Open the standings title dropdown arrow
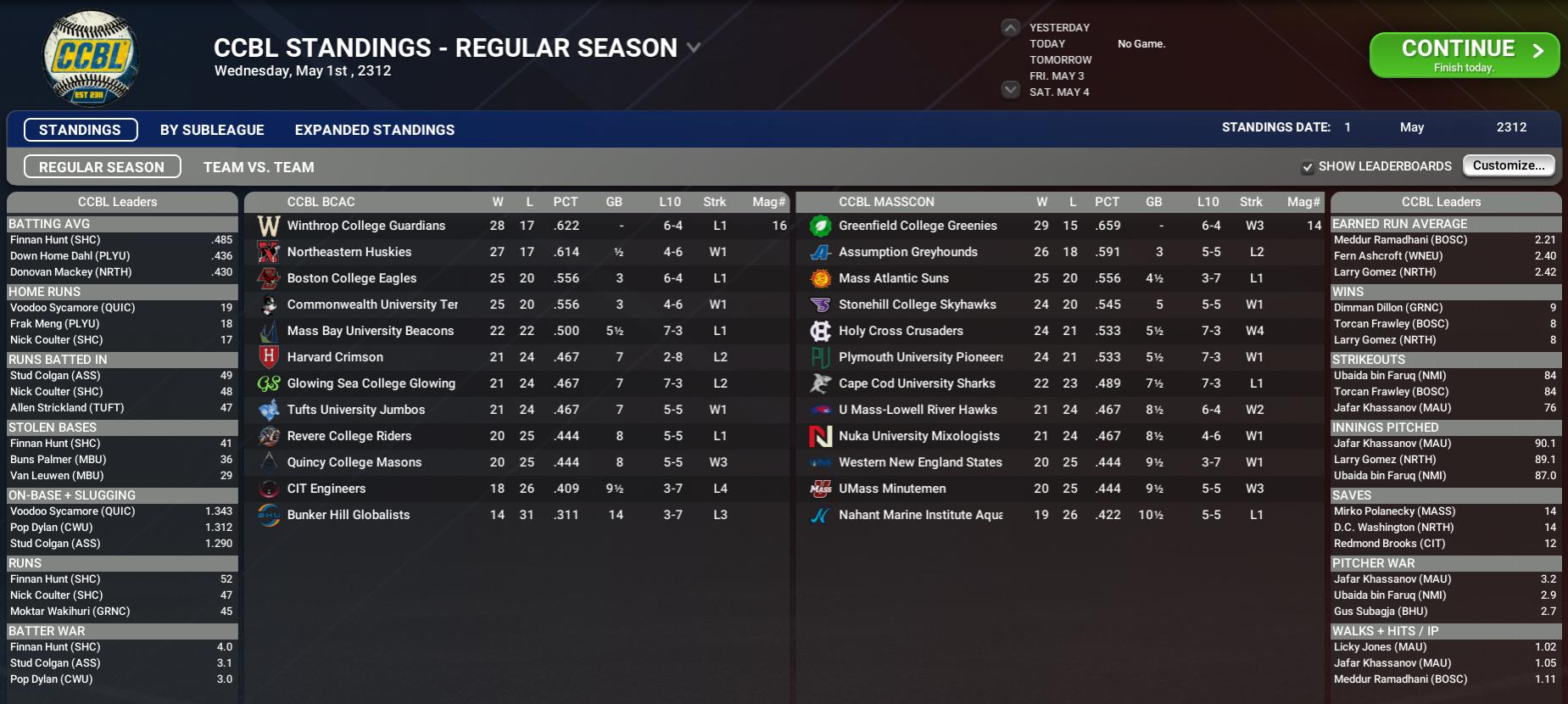This screenshot has height=704, width=1568. tap(694, 48)
